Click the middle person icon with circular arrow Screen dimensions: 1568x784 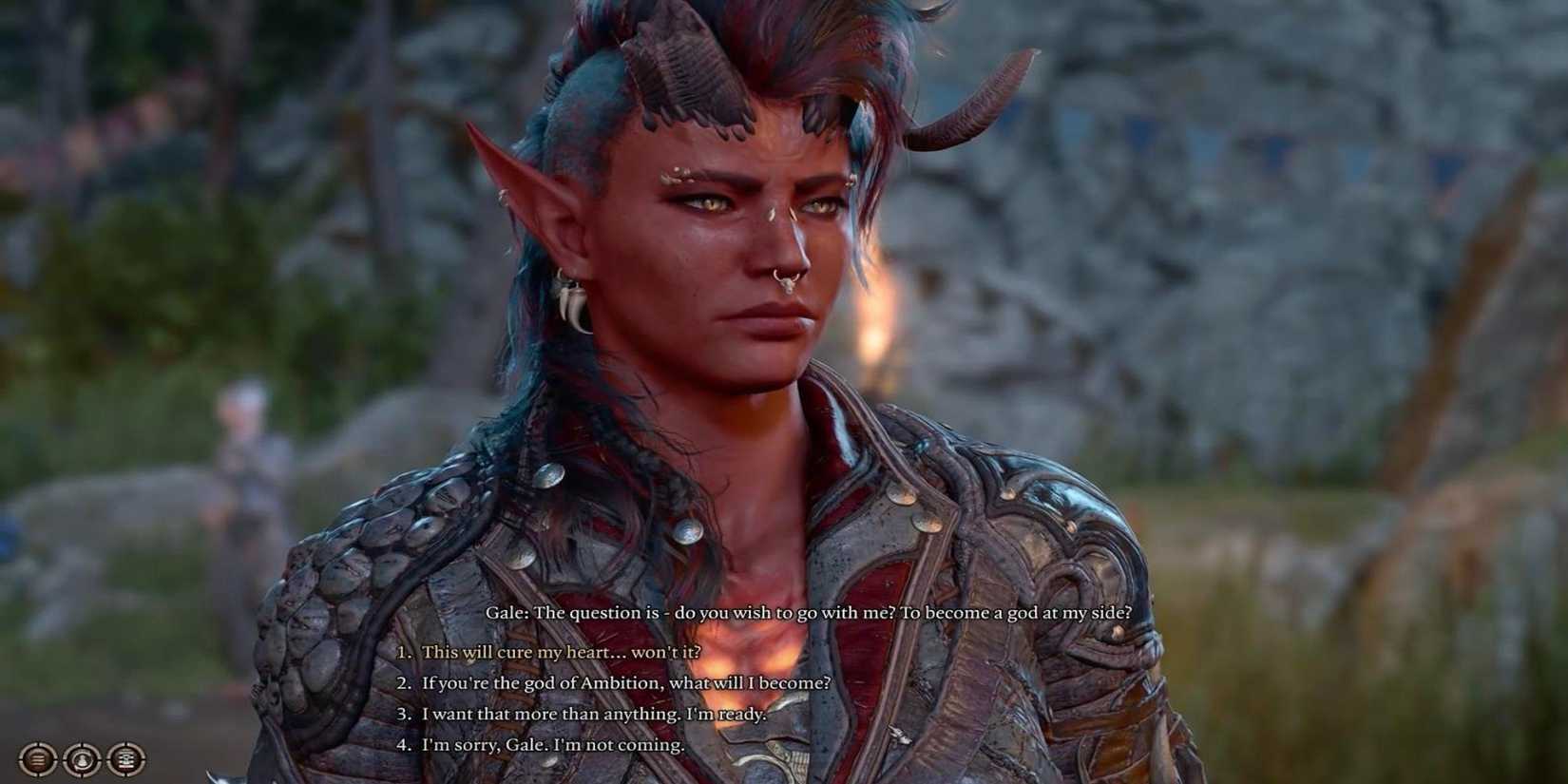[x=81, y=759]
